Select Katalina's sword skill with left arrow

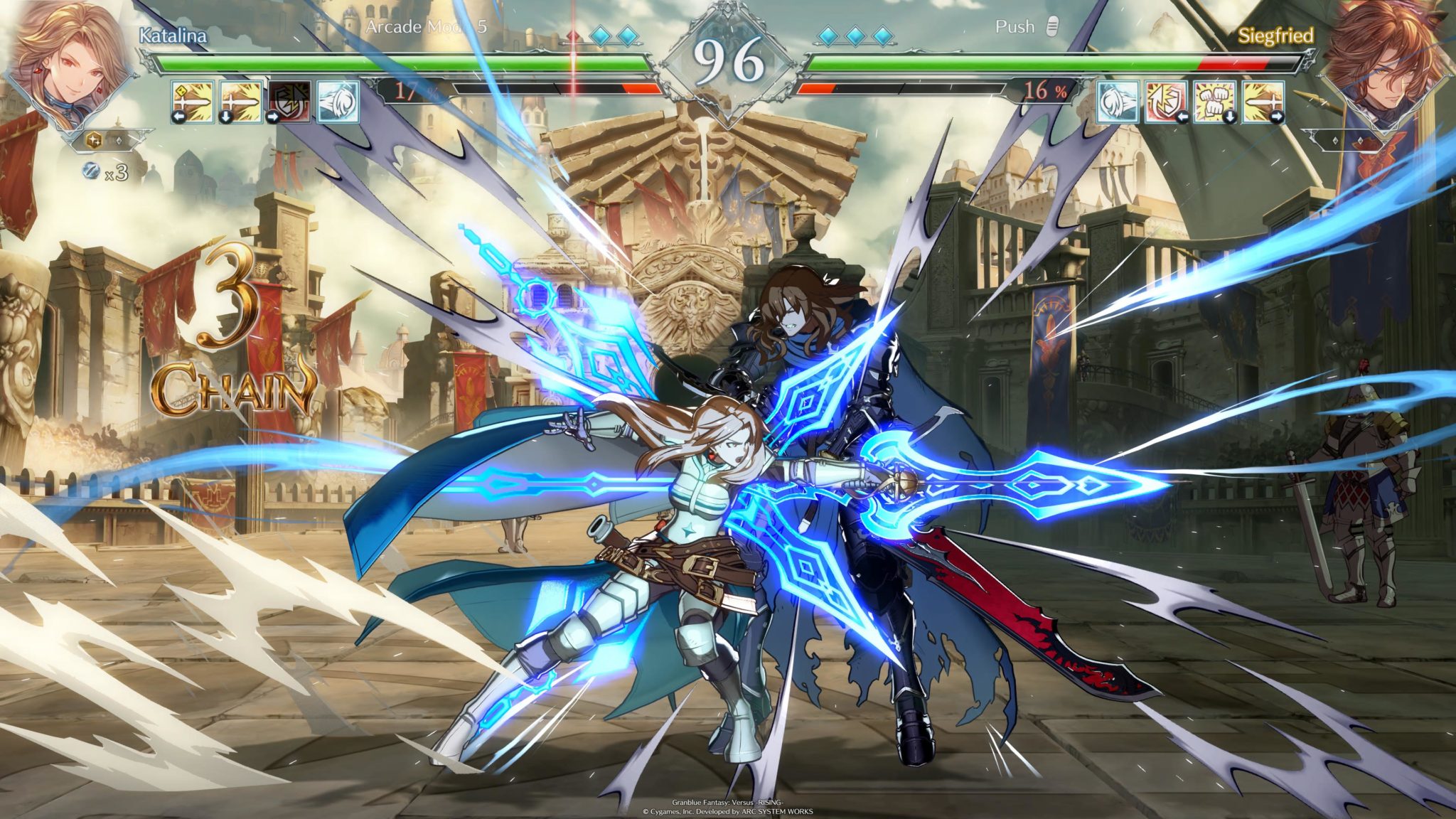coord(192,102)
